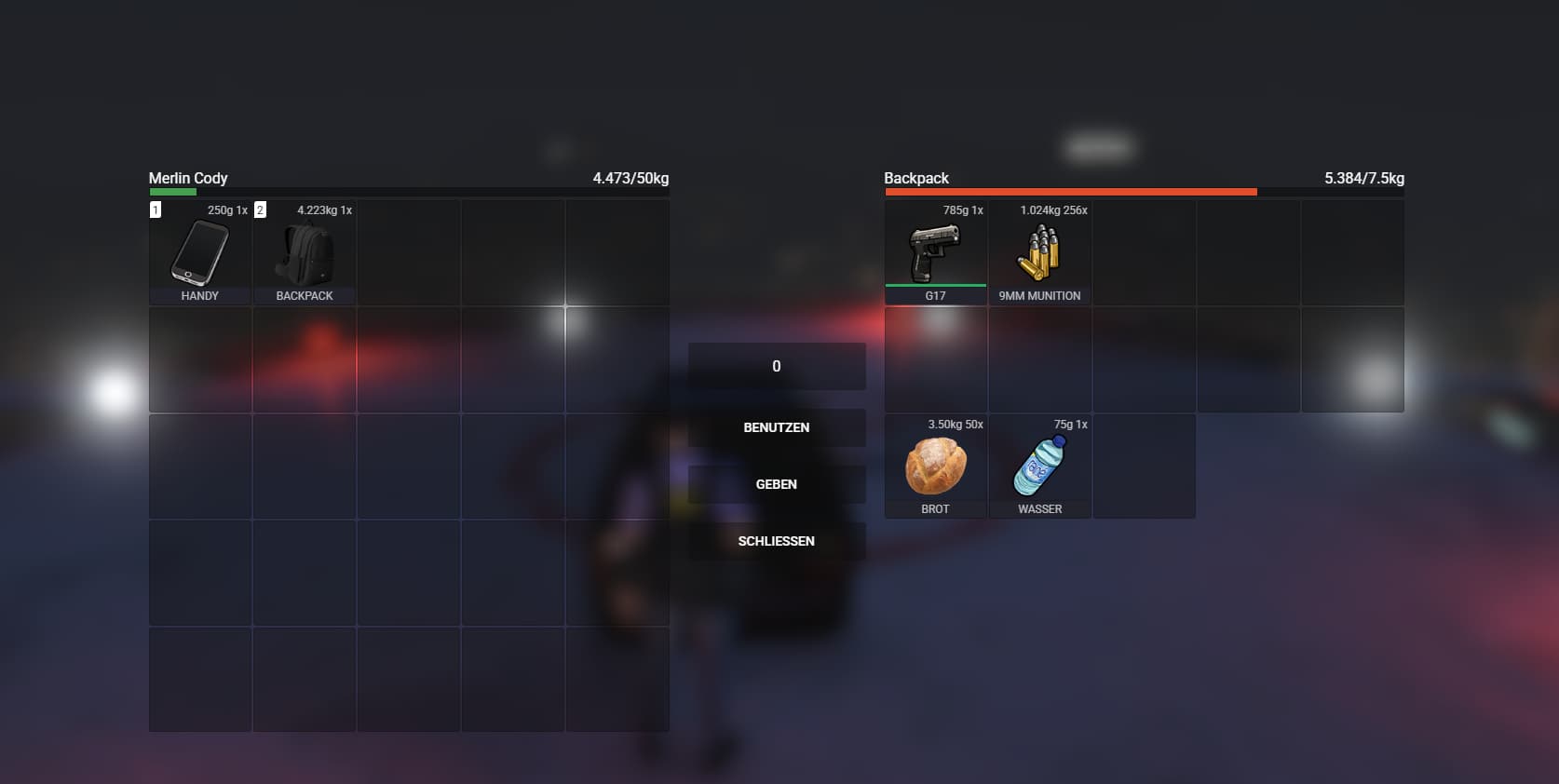Image resolution: width=1559 pixels, height=784 pixels.
Task: Click an empty slot beside the Wasser item
Action: [1144, 466]
